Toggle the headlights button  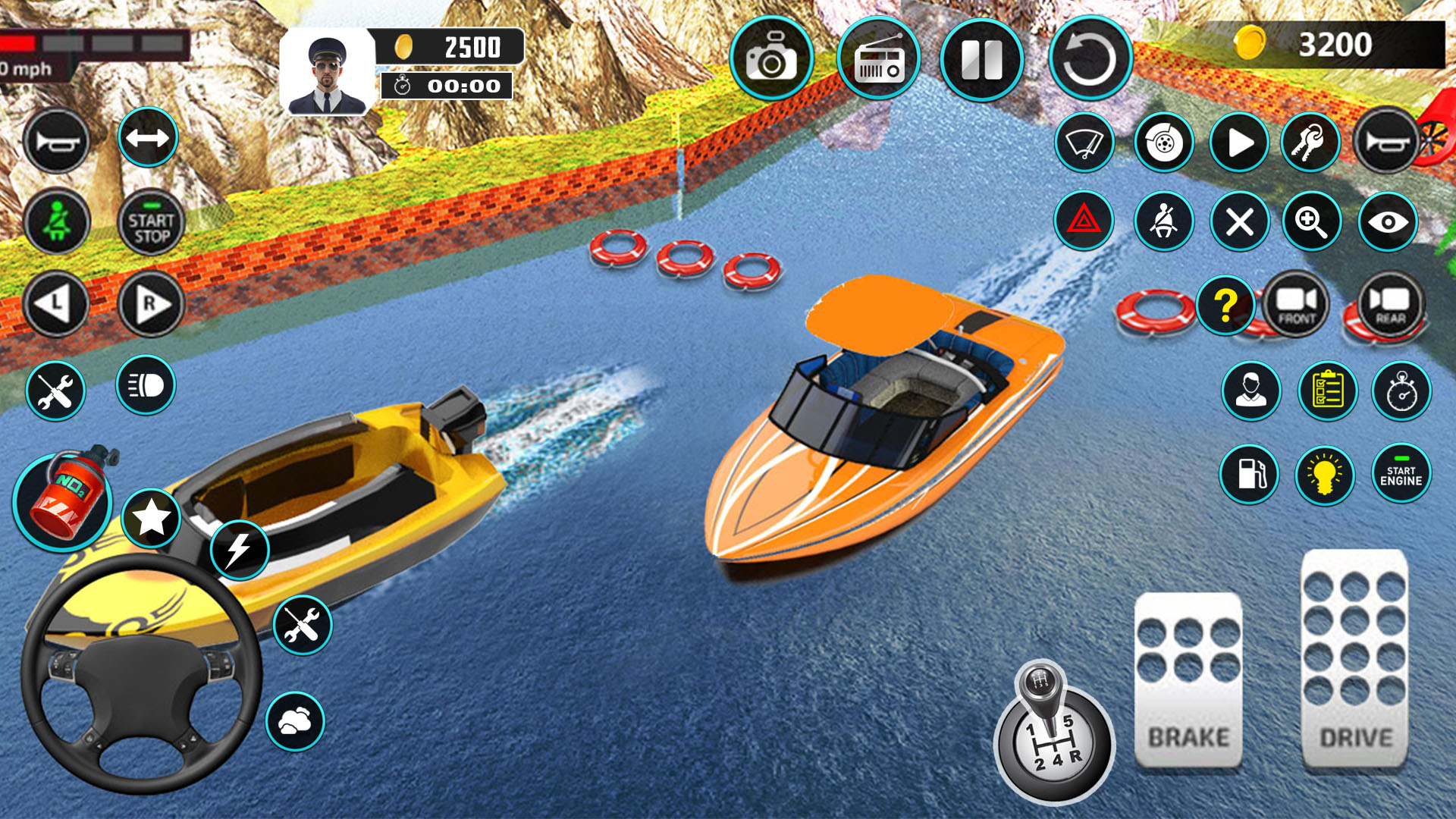tap(146, 385)
